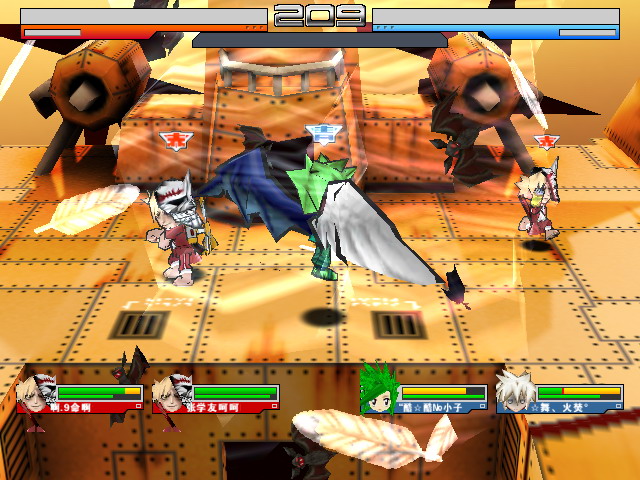Select the white-haired fighter portrait
Viewport: 640px width, 480px height.
[515, 390]
